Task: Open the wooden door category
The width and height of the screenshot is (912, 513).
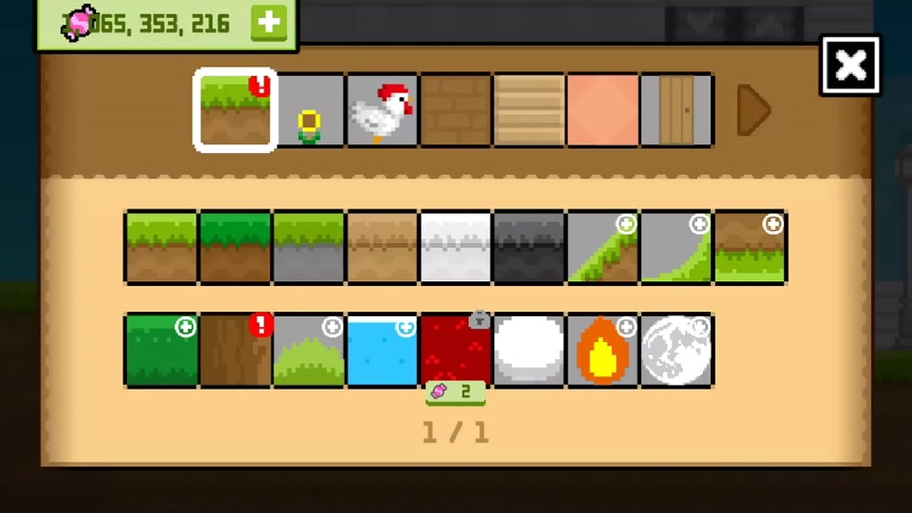Action: click(x=676, y=110)
